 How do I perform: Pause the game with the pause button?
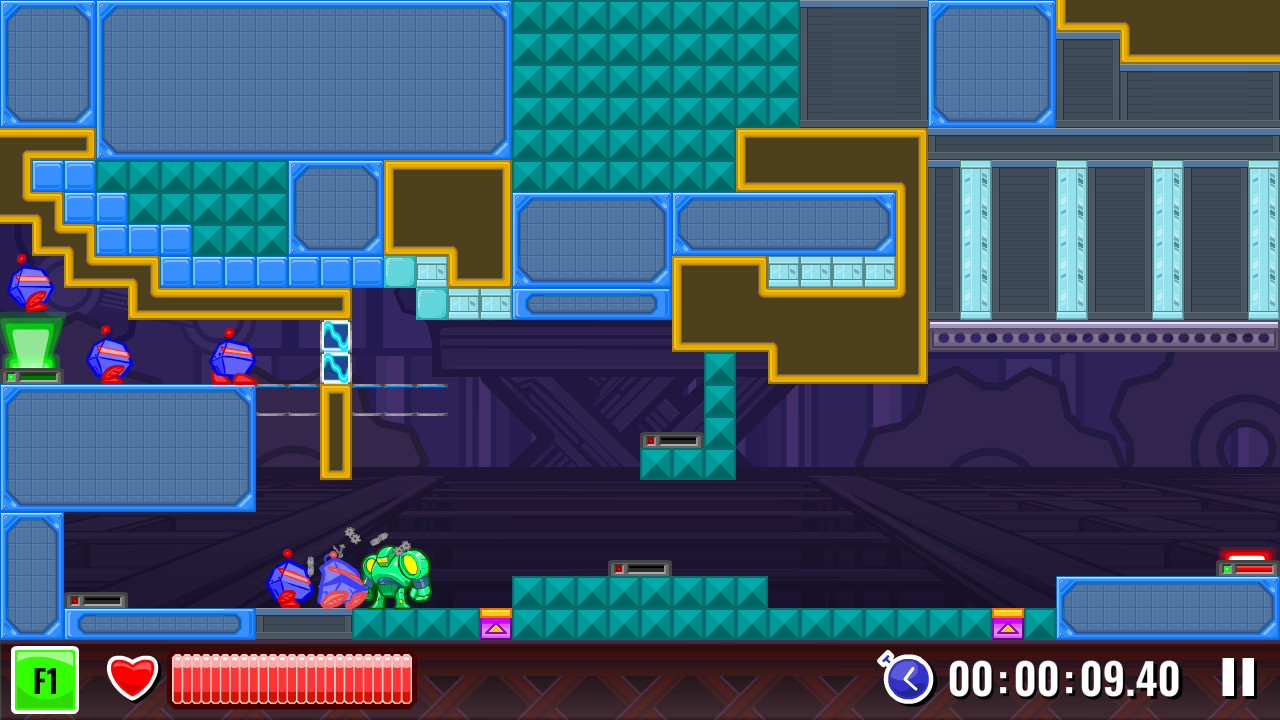pos(1240,677)
